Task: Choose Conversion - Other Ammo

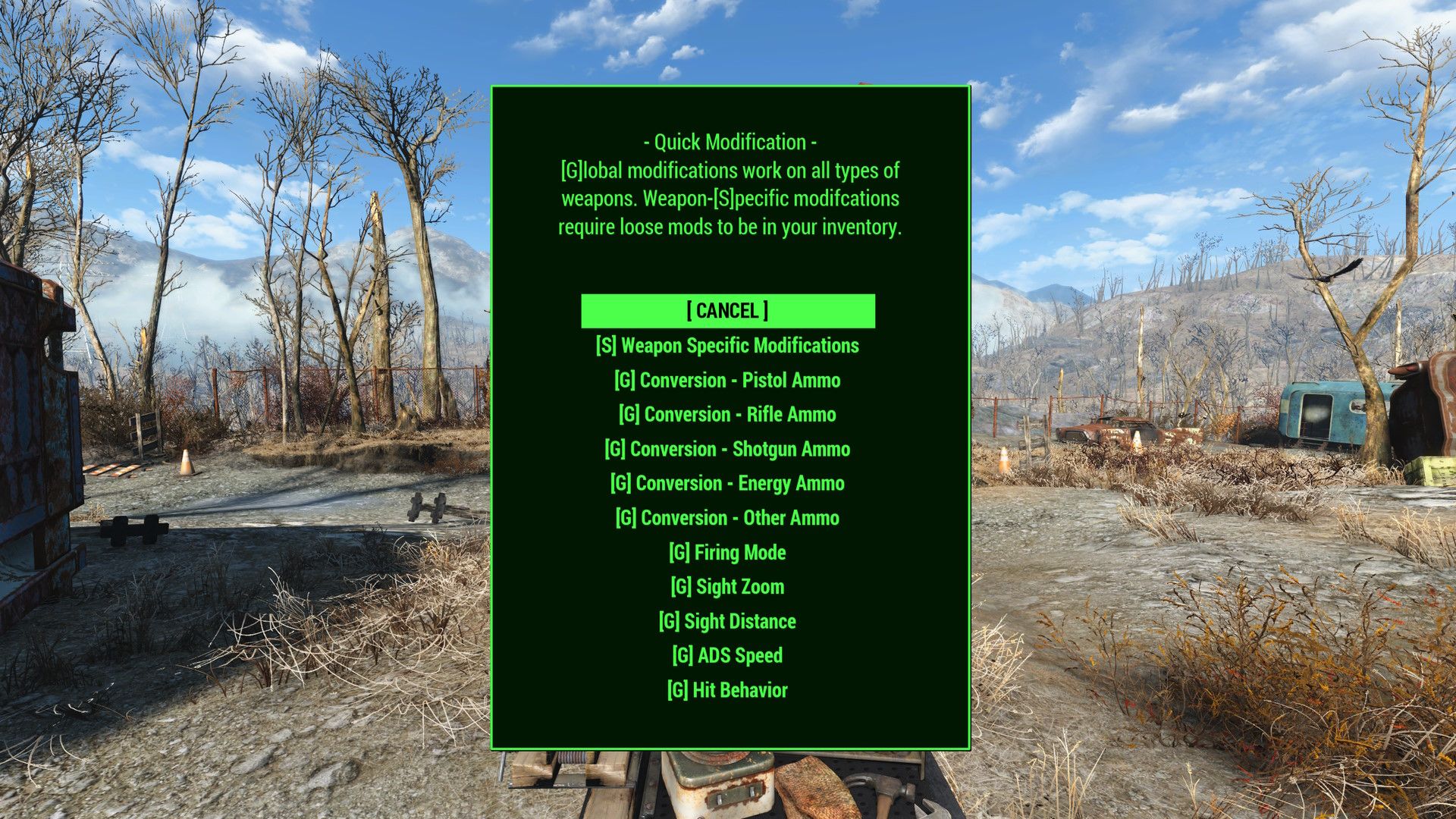Action: click(727, 518)
